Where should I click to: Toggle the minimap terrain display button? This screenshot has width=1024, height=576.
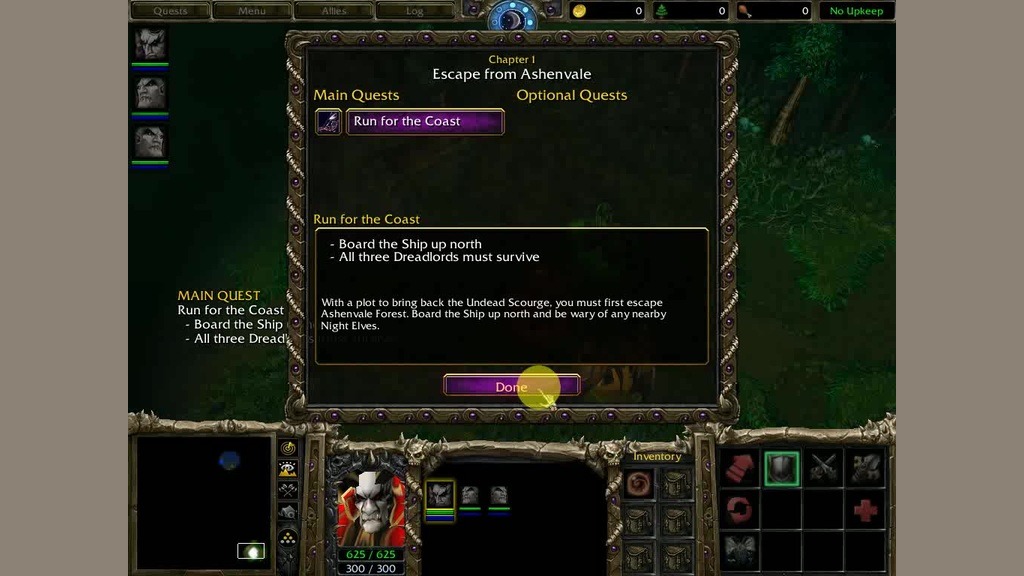pyautogui.click(x=288, y=468)
